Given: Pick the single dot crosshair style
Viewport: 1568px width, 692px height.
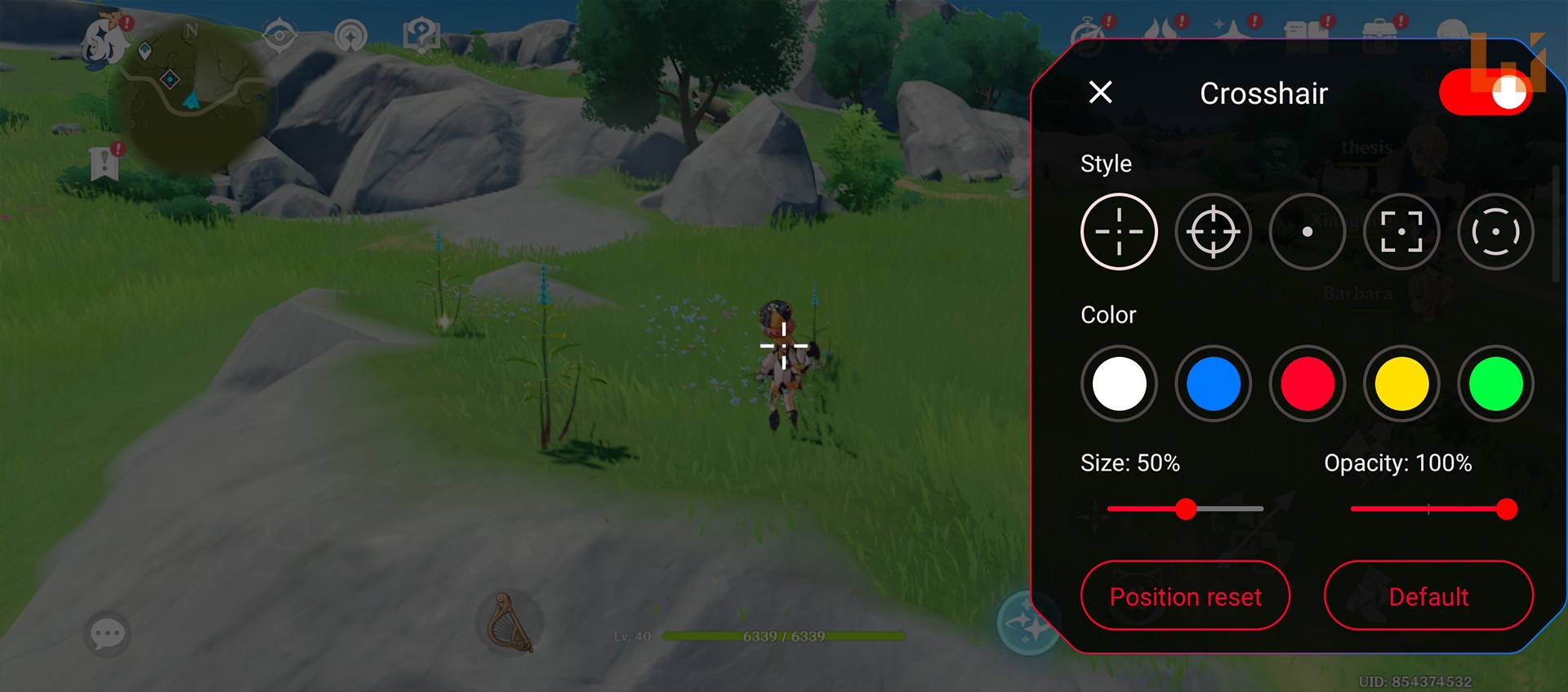Looking at the screenshot, I should (x=1307, y=232).
